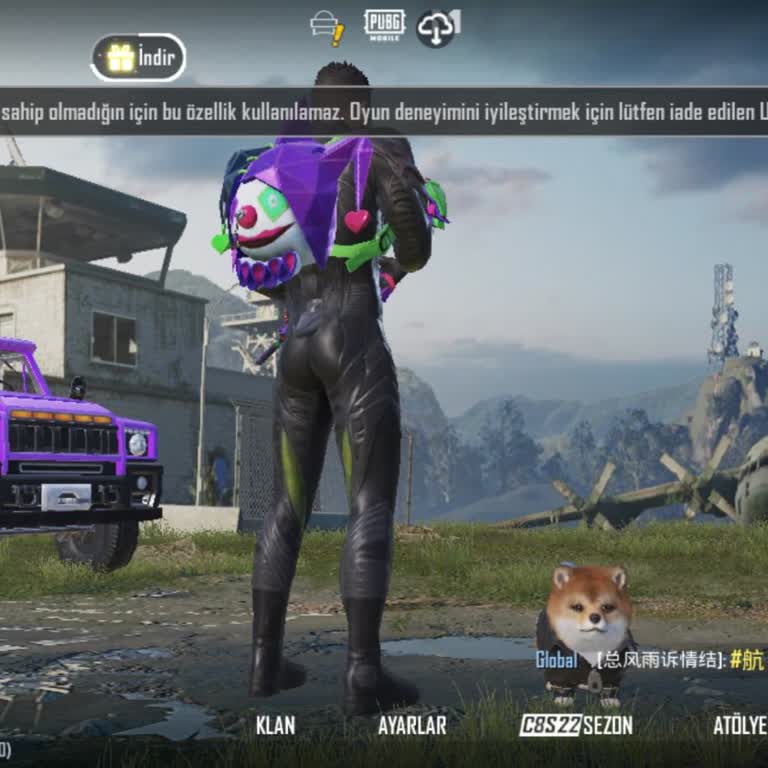
Task: Click the cloud download icon
Action: tap(438, 27)
